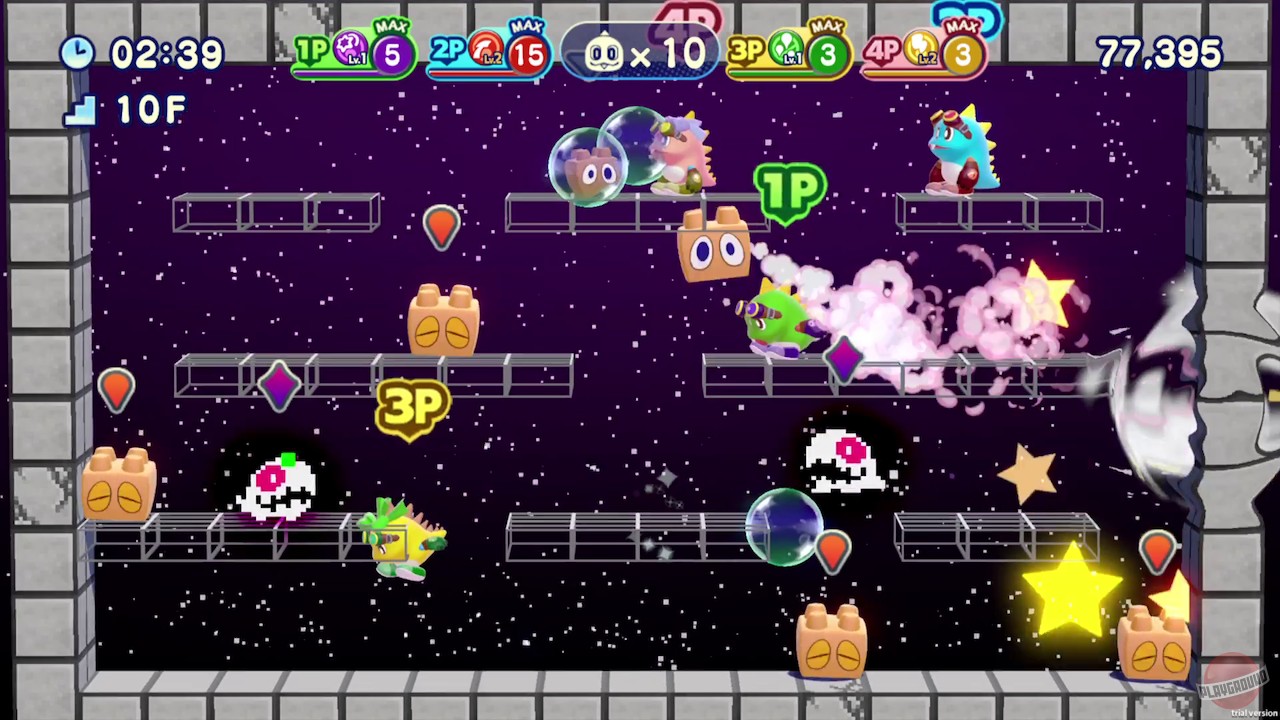Click the floor indicator icon beside 10F

(x=79, y=111)
